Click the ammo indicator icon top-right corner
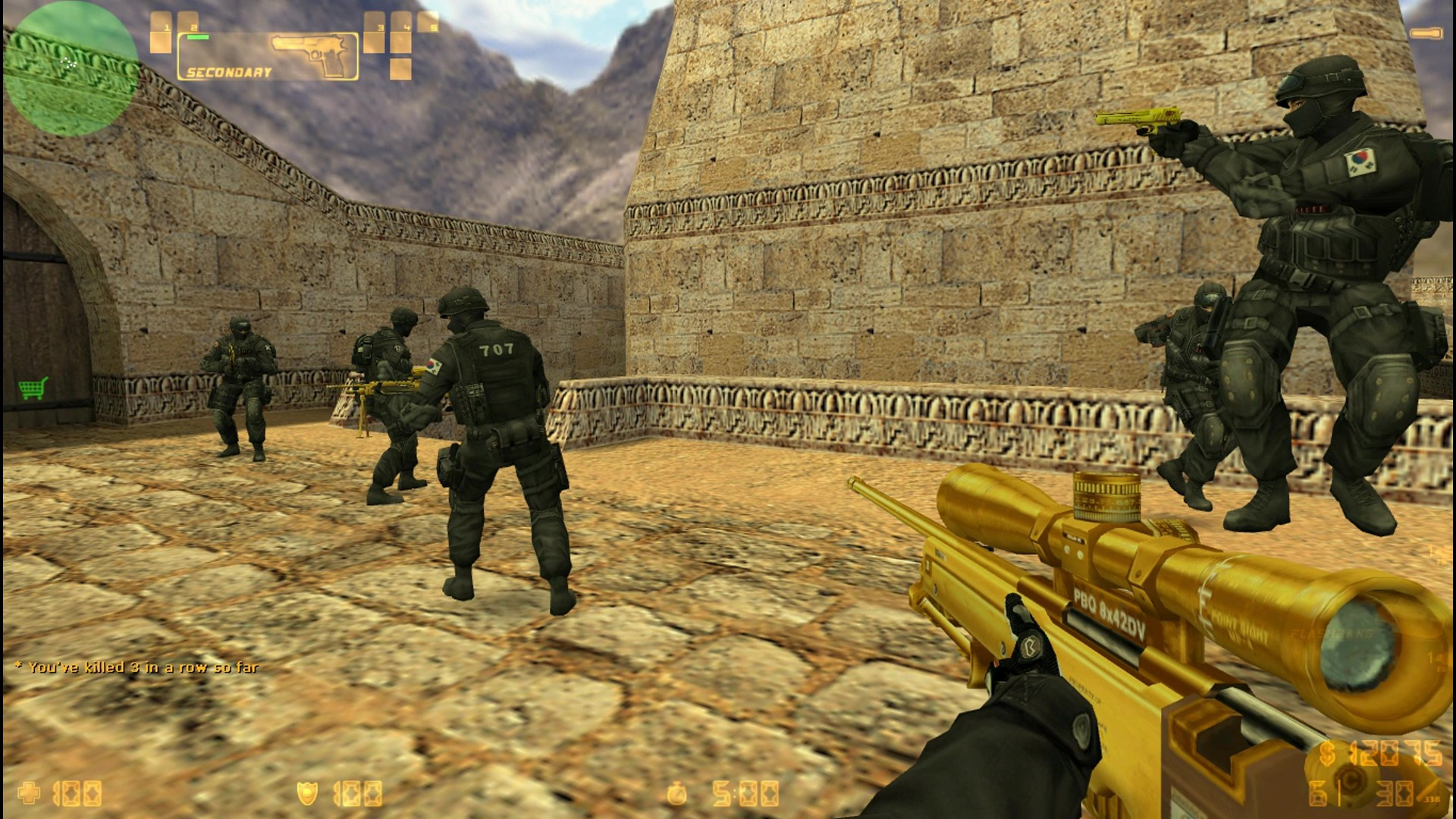The image size is (1456, 819). pos(1426,33)
